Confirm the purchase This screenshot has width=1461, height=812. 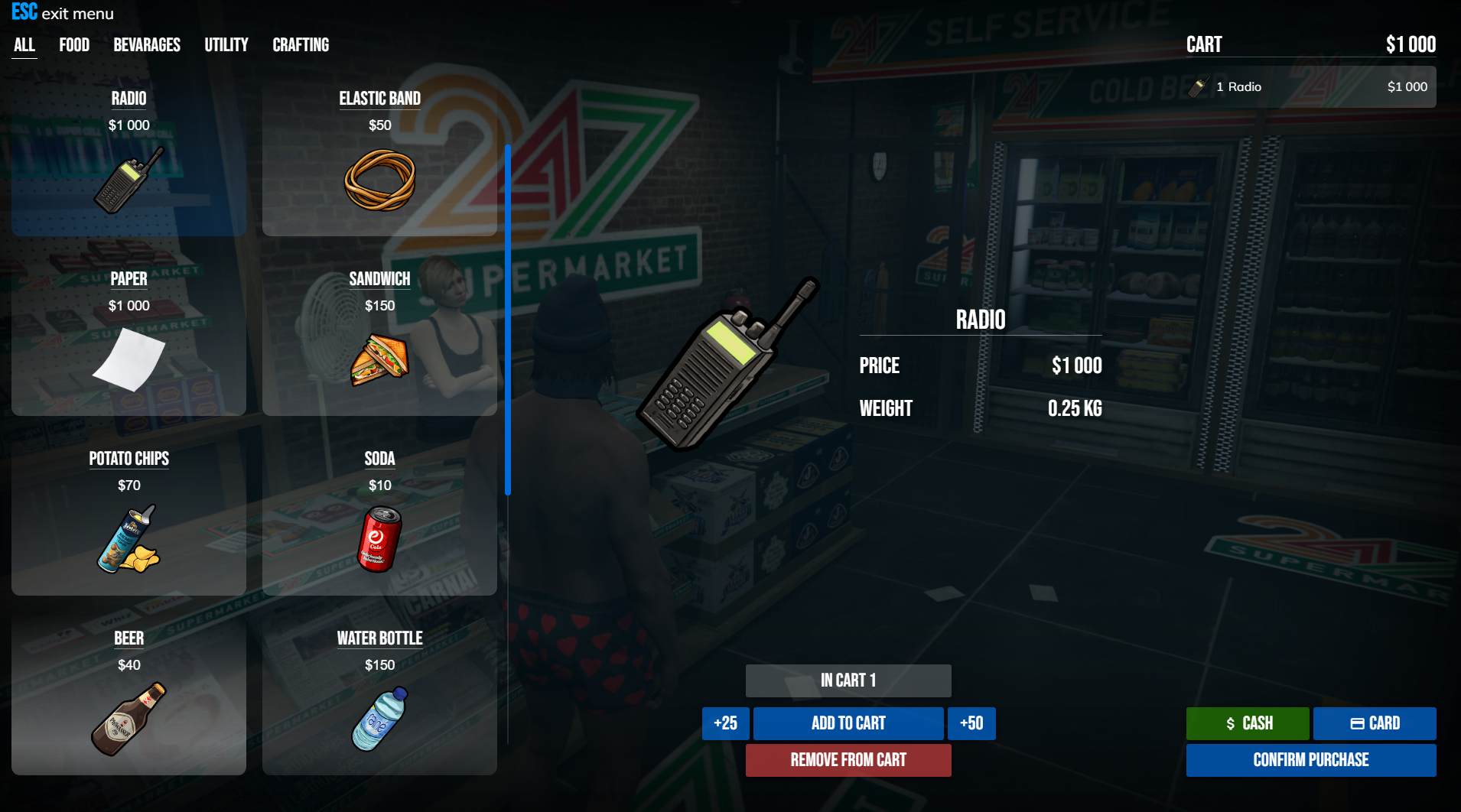click(x=1311, y=760)
